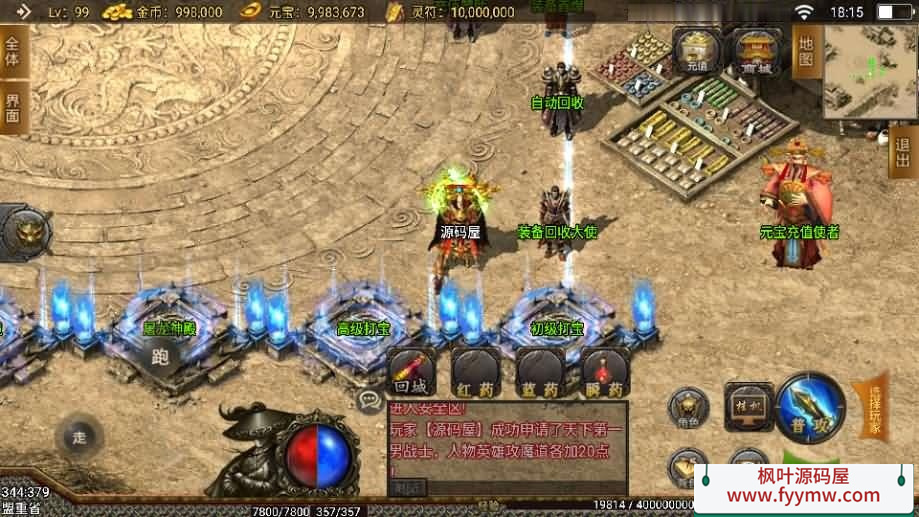Viewport: 919px width, 517px height.
Task: Switch movement to 走 walk mode
Action: click(80, 437)
